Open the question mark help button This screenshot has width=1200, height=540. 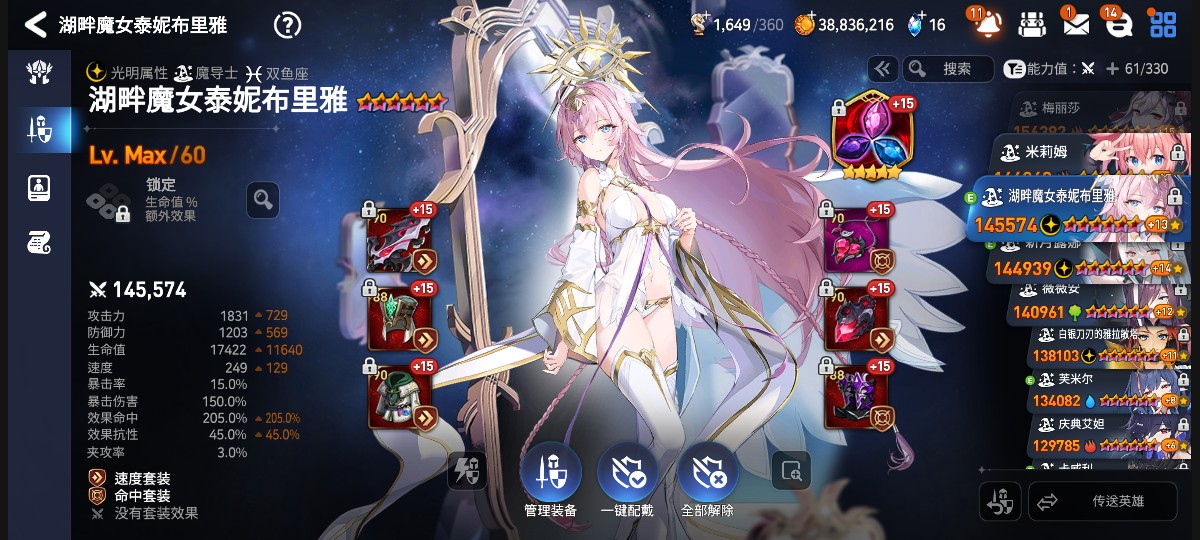tap(287, 25)
